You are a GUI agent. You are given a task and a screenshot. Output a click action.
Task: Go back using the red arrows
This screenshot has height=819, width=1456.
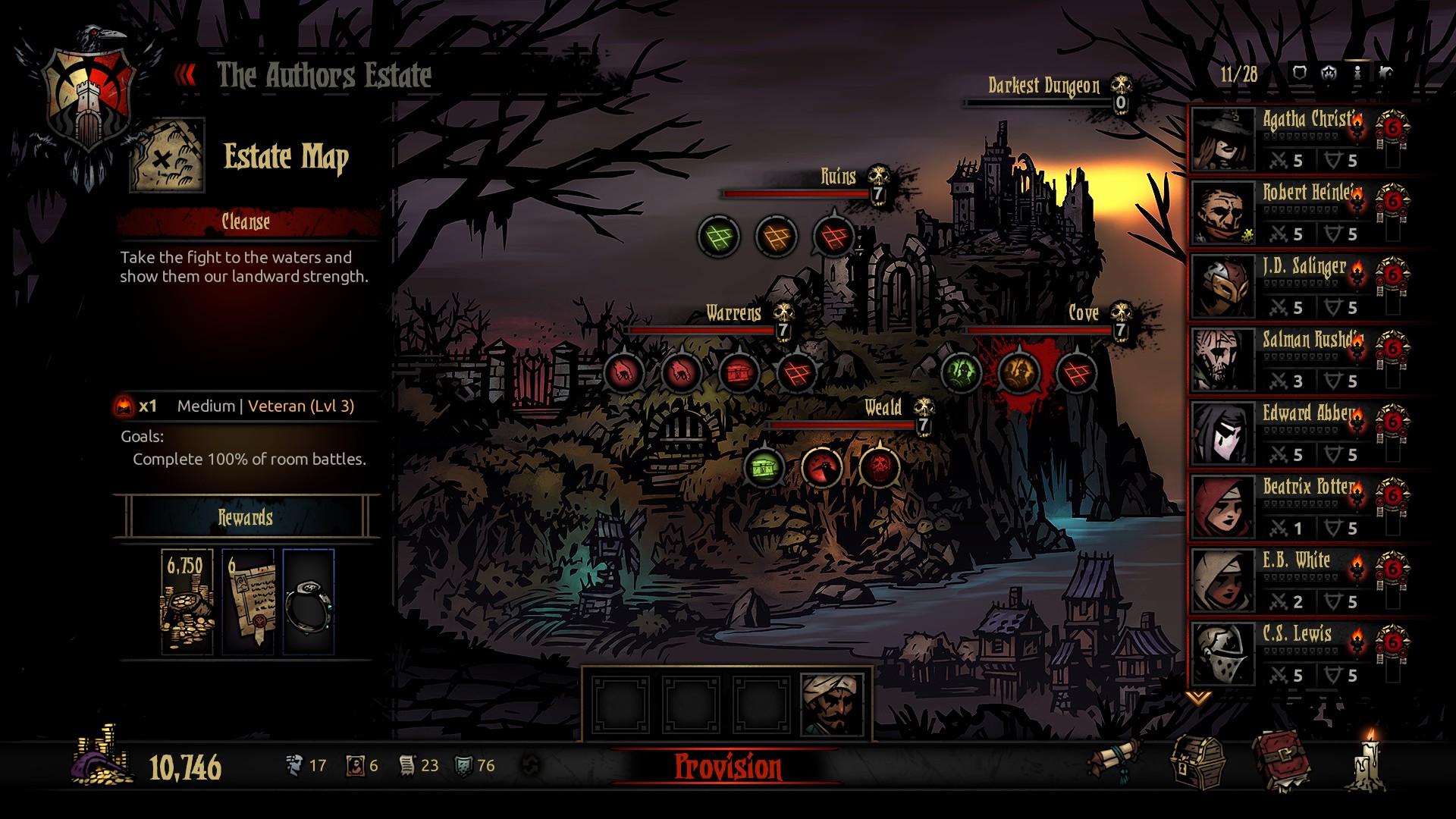point(185,75)
